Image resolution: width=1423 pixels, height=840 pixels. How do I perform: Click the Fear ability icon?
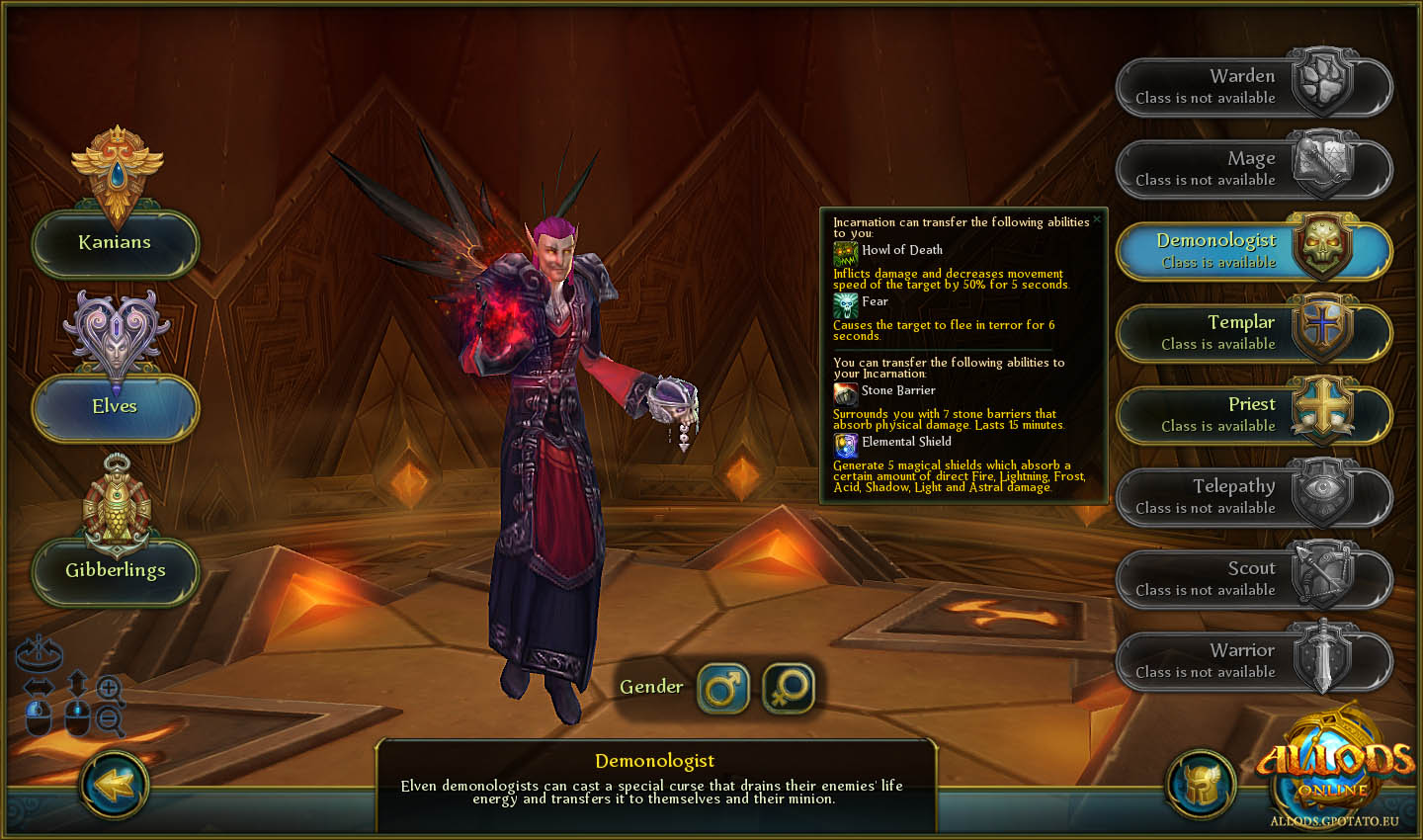pyautogui.click(x=845, y=303)
